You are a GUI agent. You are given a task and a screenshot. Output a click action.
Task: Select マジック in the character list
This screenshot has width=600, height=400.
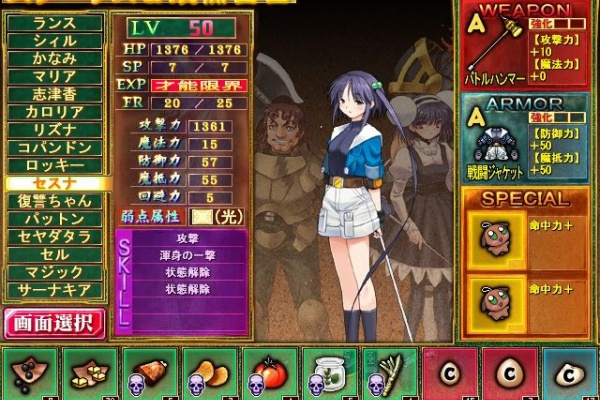54,272
